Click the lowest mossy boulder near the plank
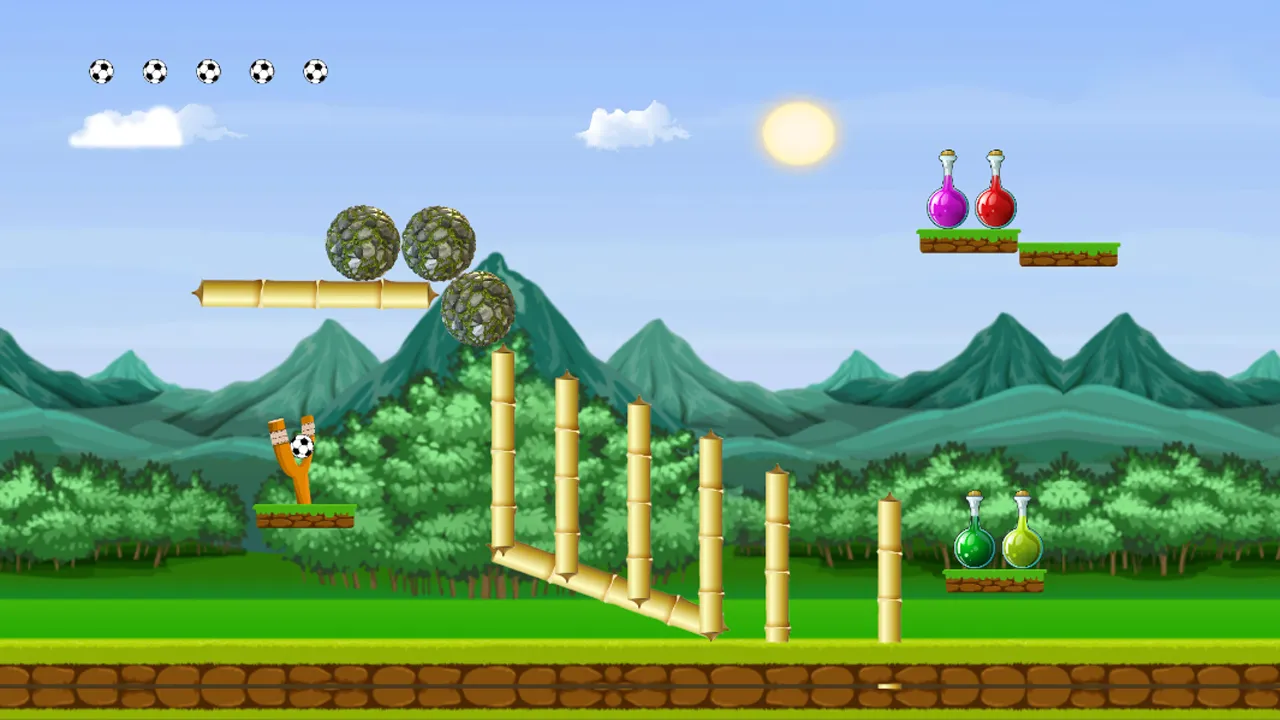The image size is (1280, 720). click(478, 310)
